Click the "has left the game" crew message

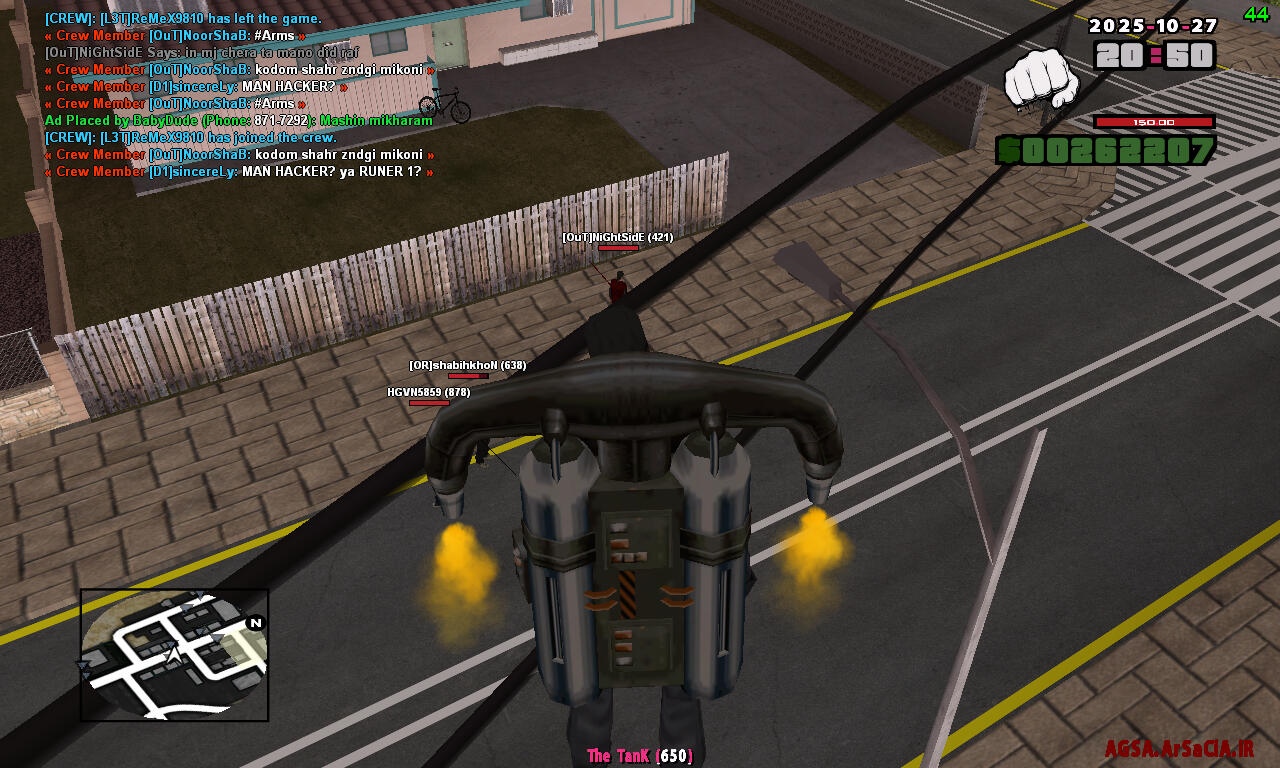coord(183,18)
